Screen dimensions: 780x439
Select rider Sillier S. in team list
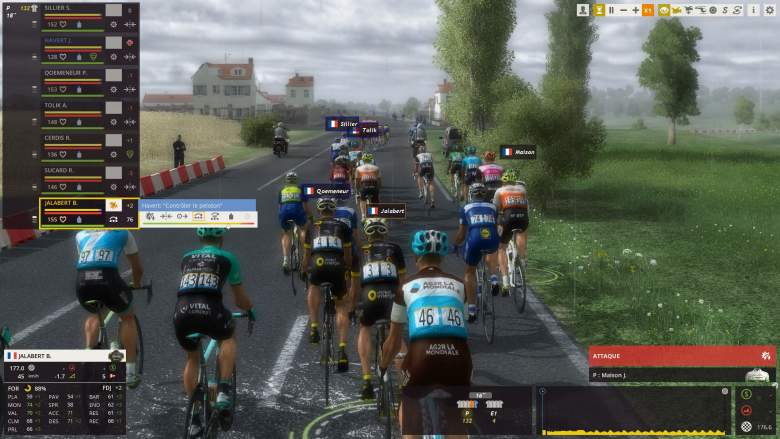70,8
